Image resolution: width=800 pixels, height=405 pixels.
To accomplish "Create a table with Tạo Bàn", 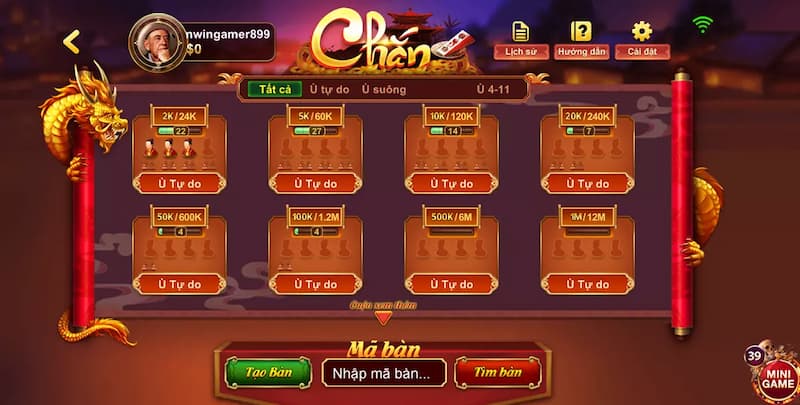I will pyautogui.click(x=268, y=372).
